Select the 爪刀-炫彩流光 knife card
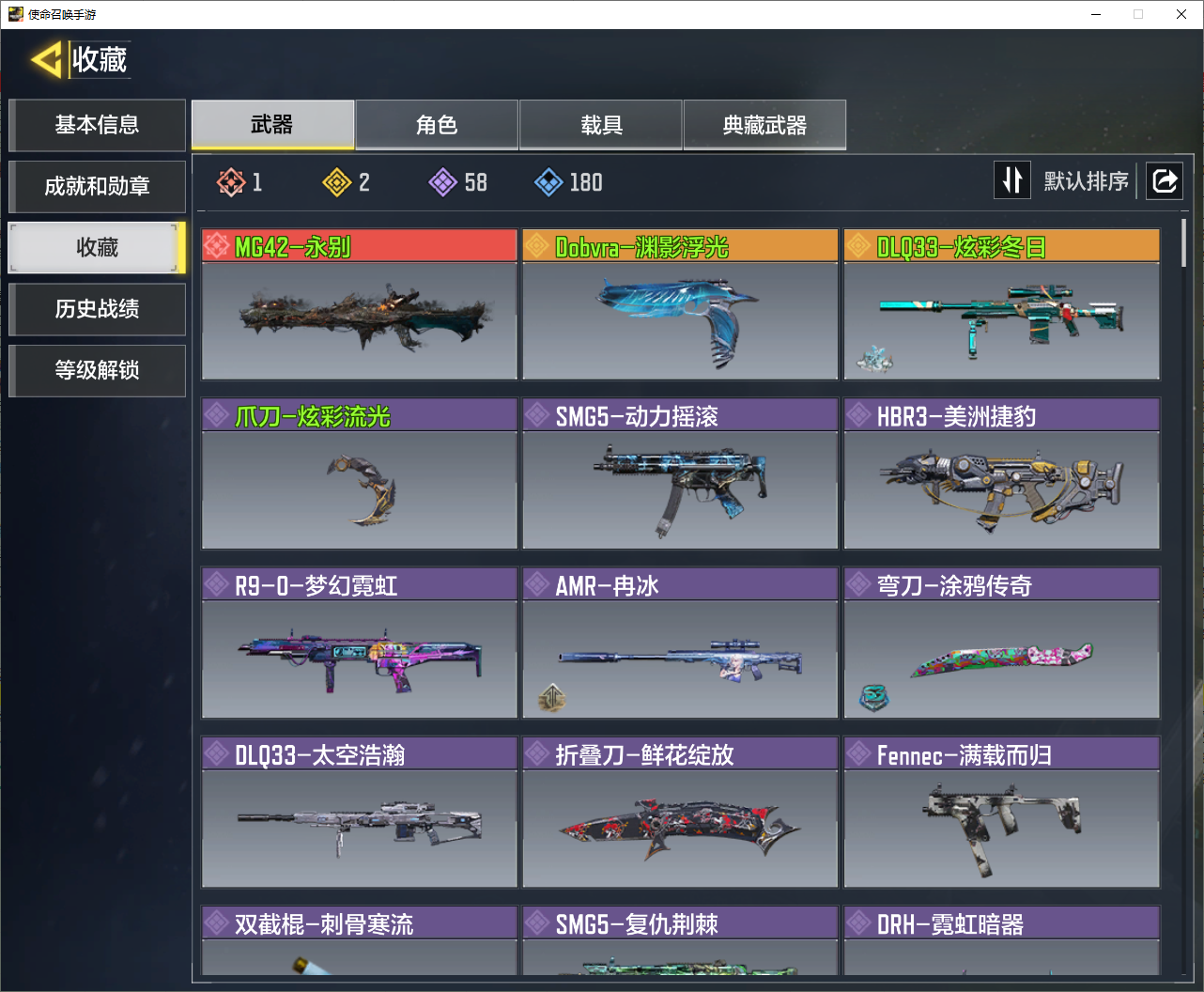1204x992 pixels. tap(360, 473)
